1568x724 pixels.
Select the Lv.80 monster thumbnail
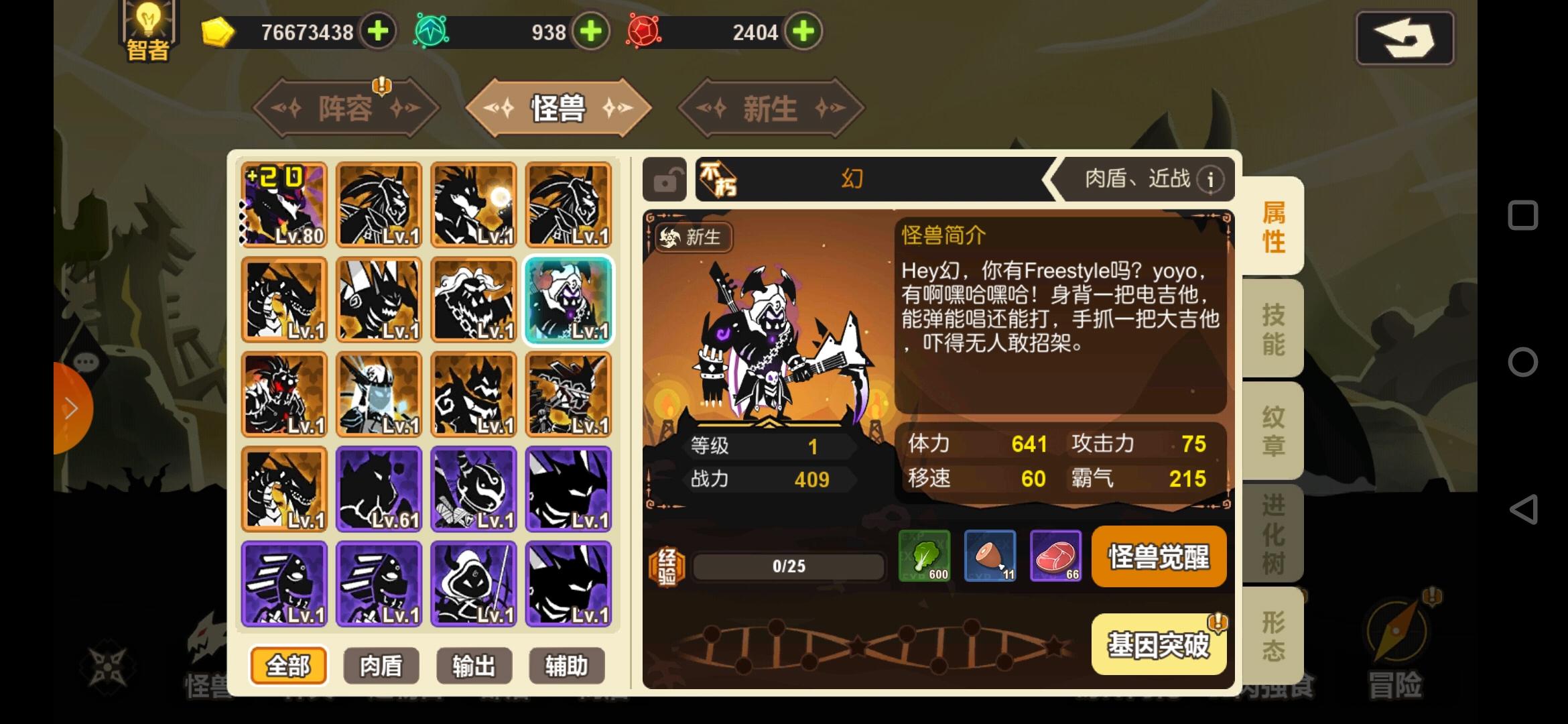283,204
